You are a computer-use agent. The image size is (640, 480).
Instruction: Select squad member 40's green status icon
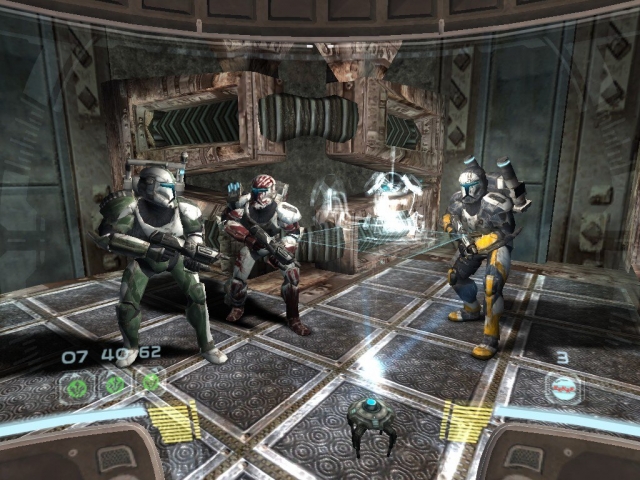point(114,382)
